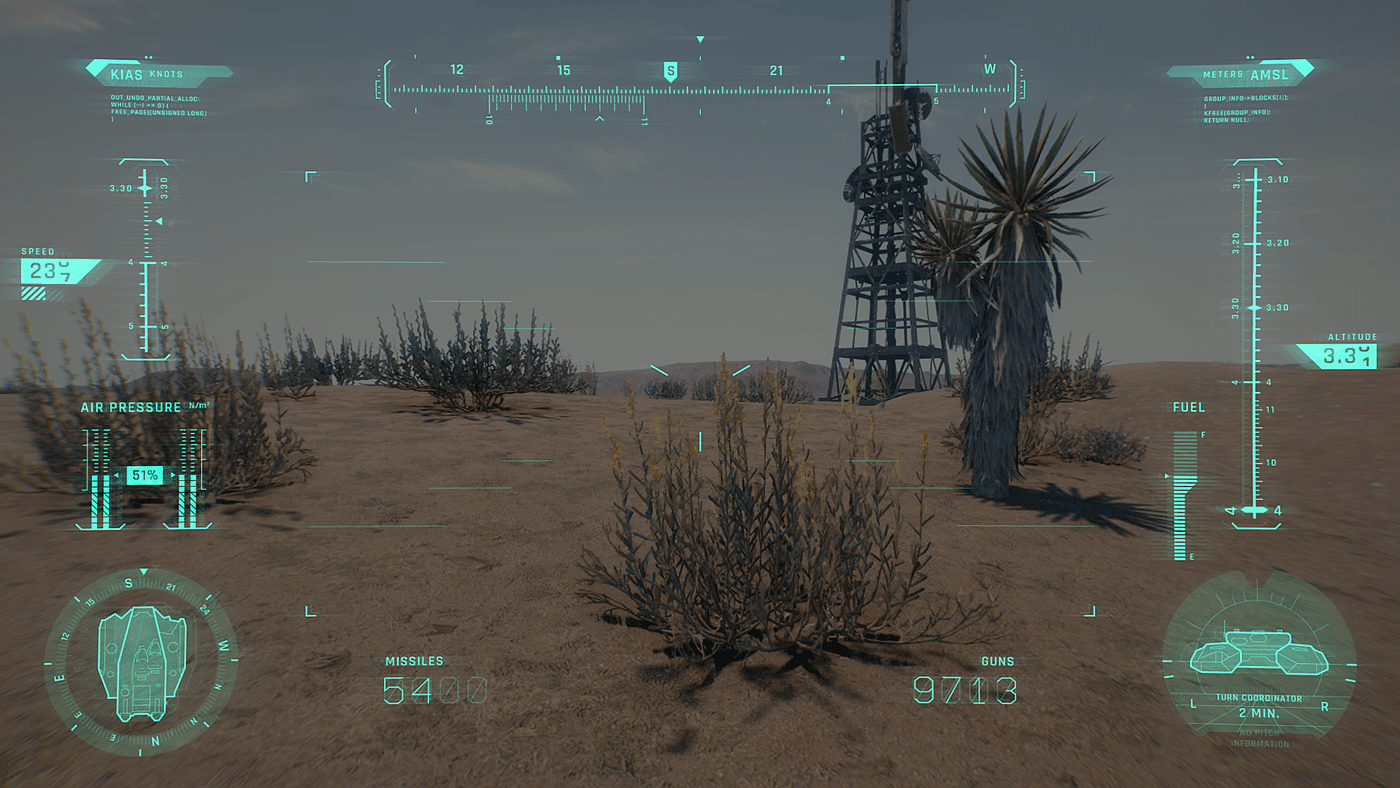
Task: Select the heading compass tape's S marker
Action: point(670,71)
